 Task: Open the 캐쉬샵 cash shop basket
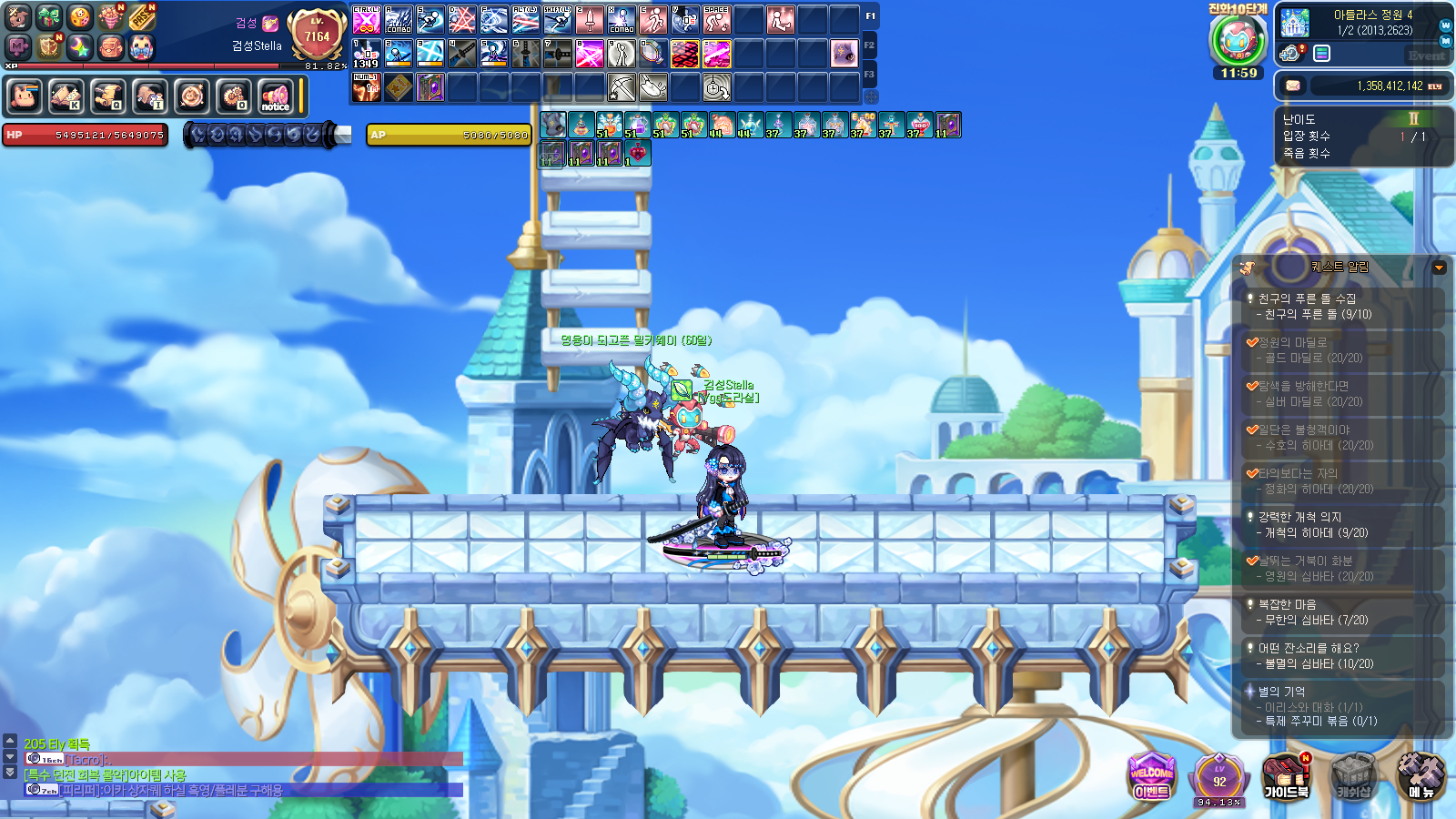pos(1353,775)
